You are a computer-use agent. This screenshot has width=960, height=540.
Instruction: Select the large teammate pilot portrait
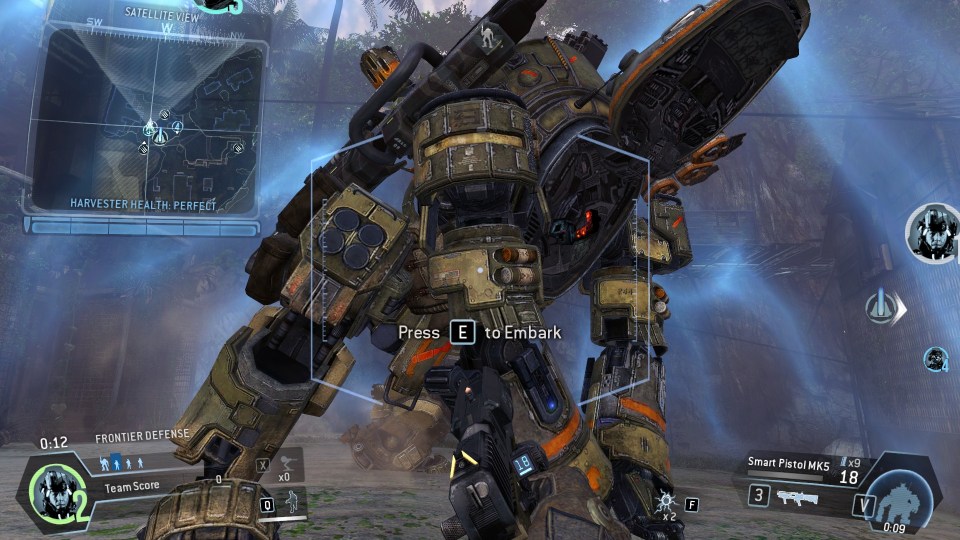pos(932,232)
